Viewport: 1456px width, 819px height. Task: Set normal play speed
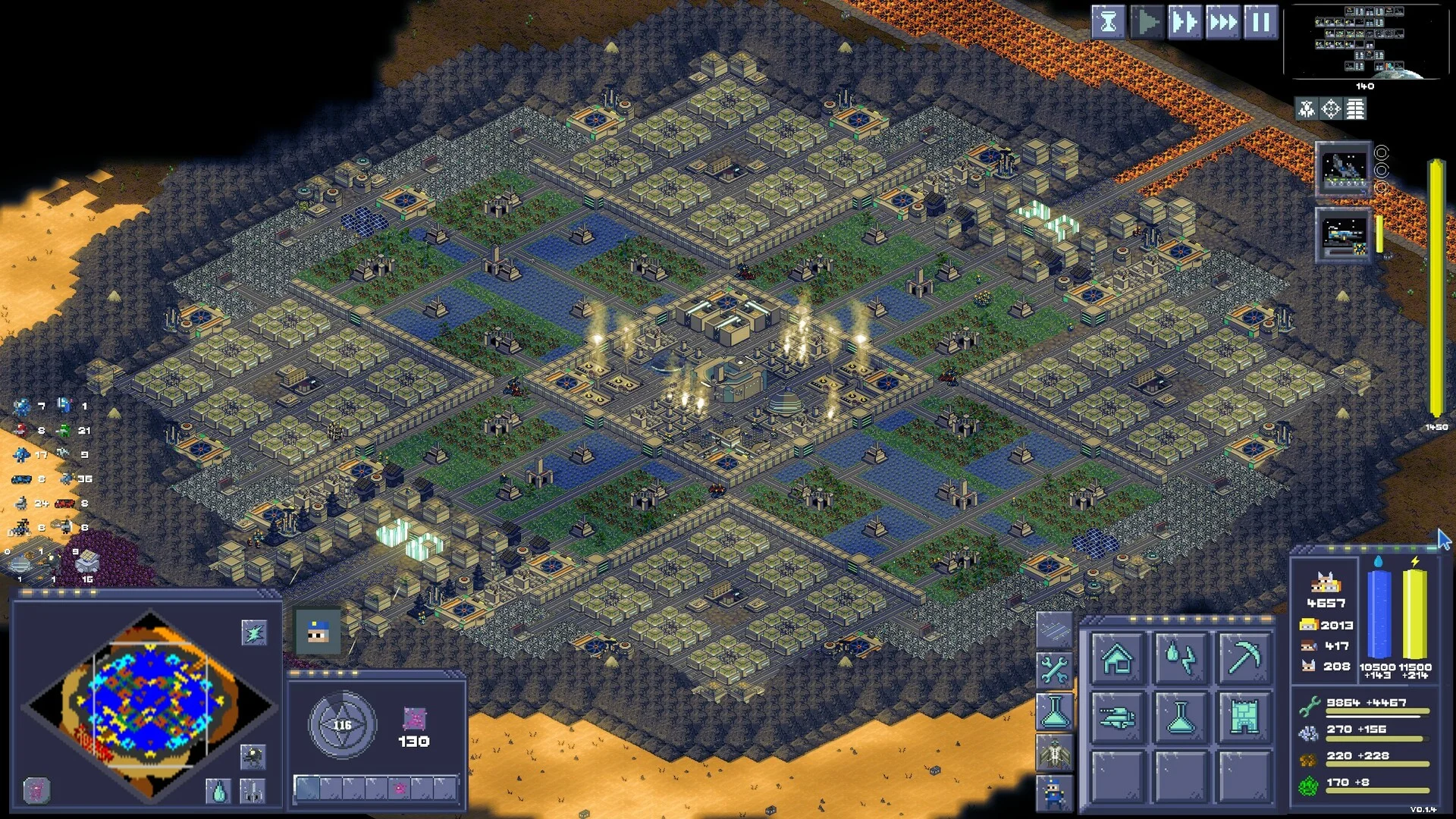click(x=1147, y=22)
